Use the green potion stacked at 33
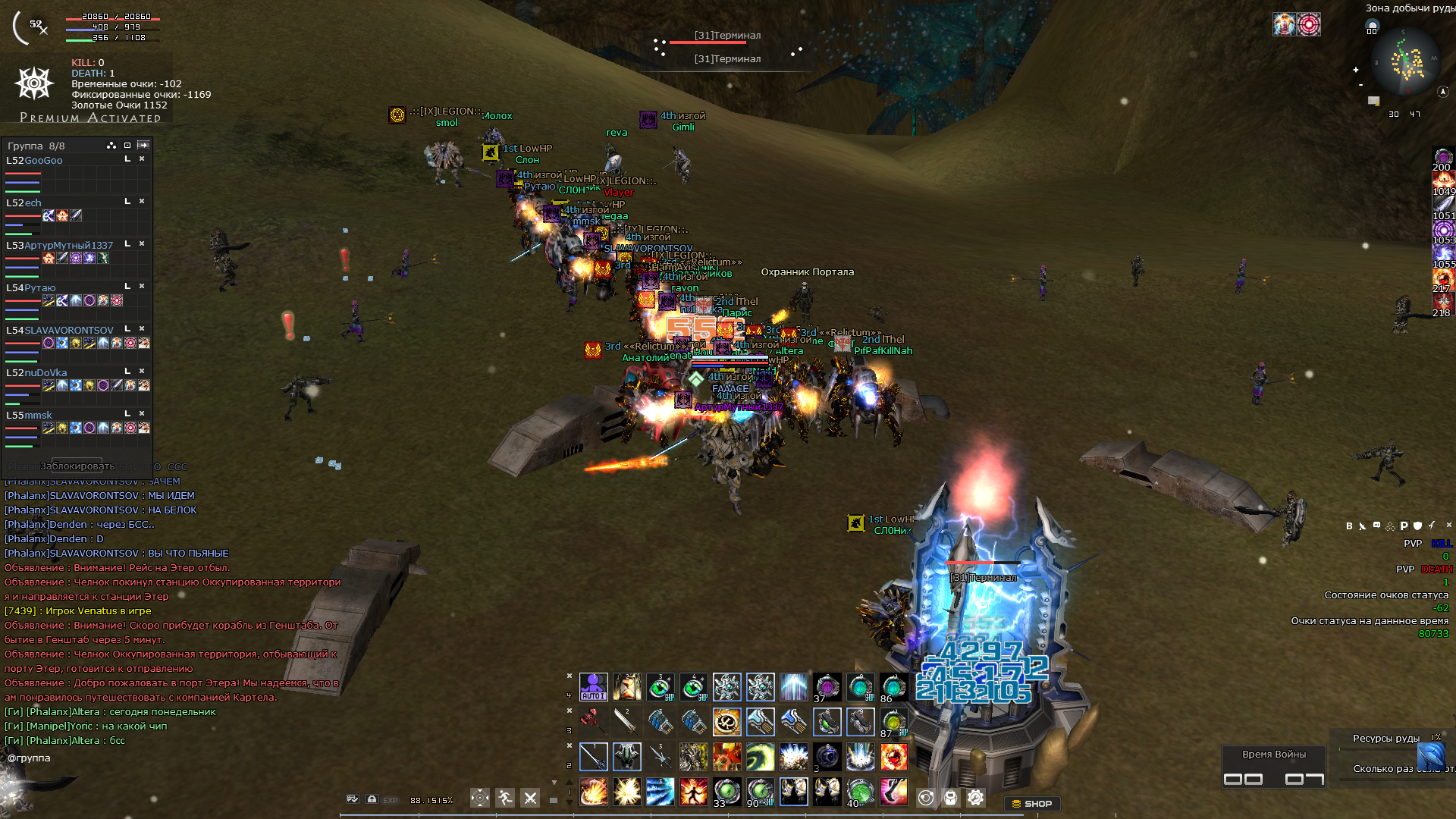 pyautogui.click(x=726, y=792)
